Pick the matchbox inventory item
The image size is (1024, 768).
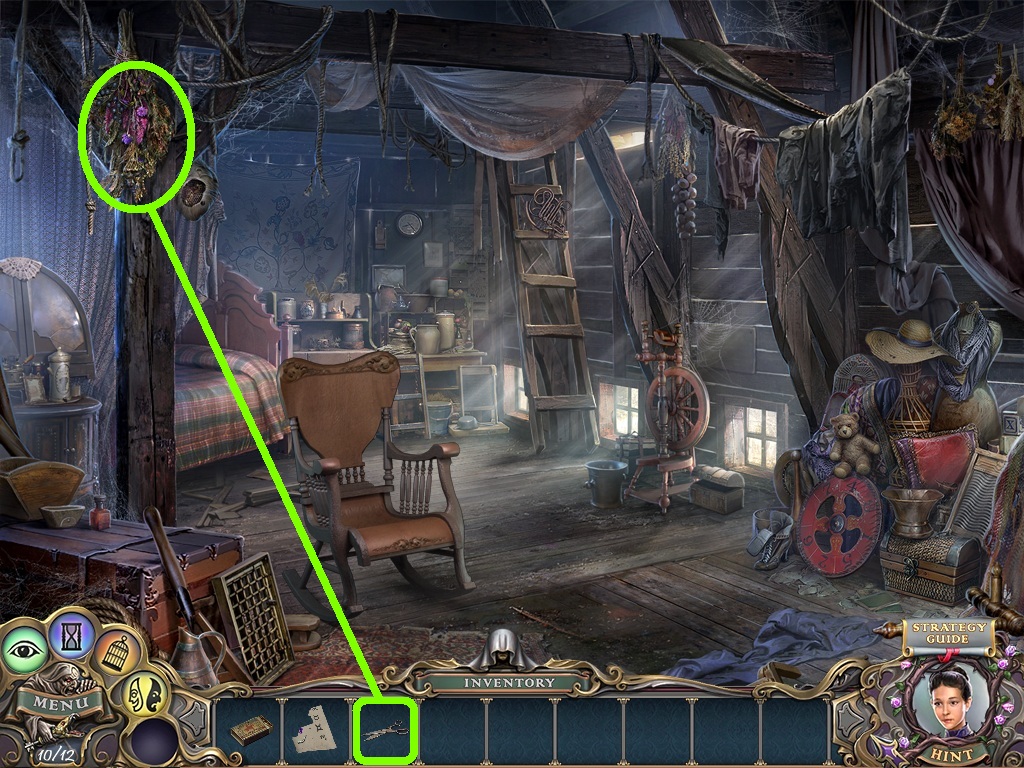coord(251,732)
